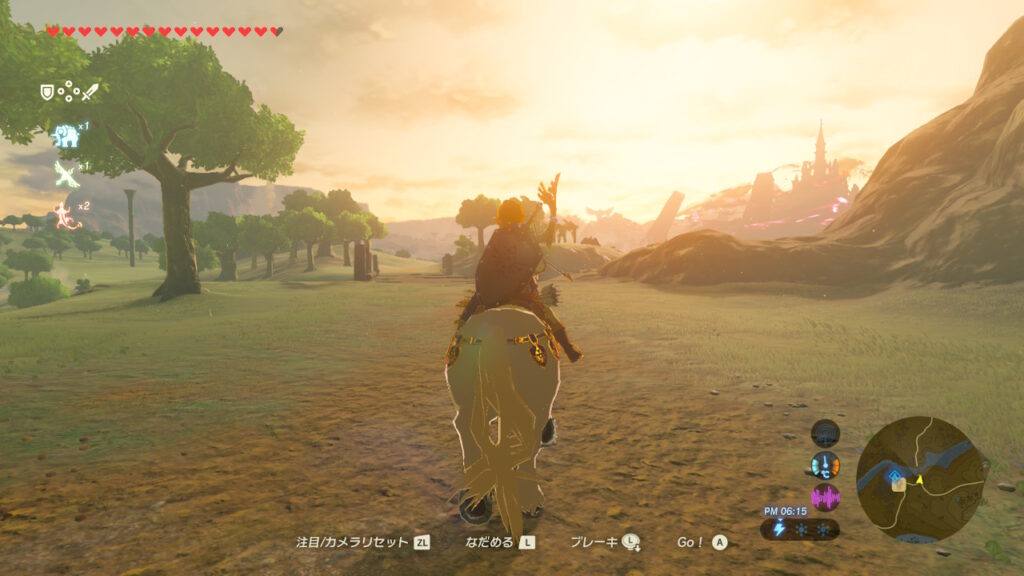This screenshot has height=576, width=1024.
Task: Click the thermometer temperature gauge
Action: point(825,465)
